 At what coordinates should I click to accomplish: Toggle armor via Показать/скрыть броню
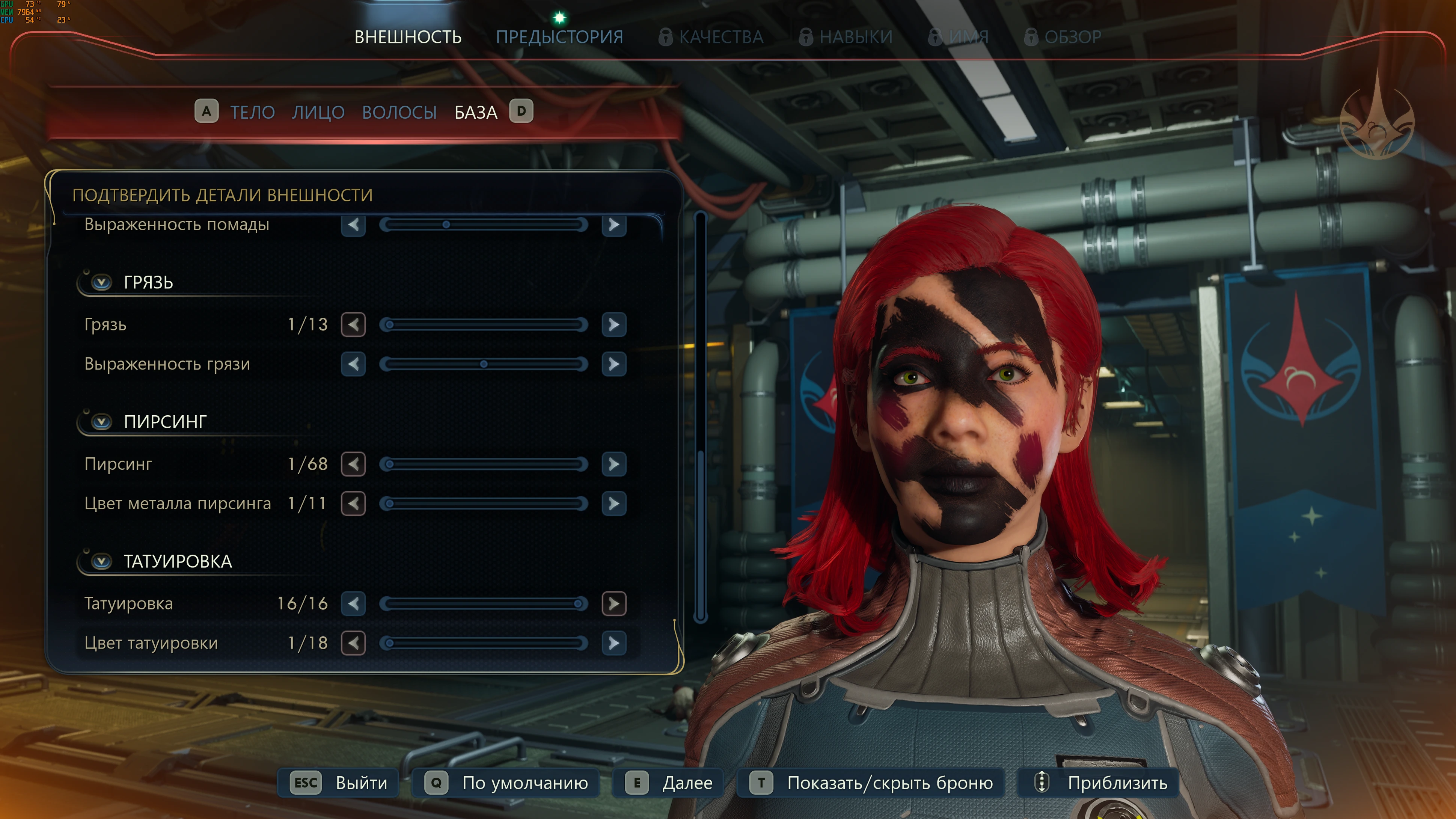(x=871, y=783)
